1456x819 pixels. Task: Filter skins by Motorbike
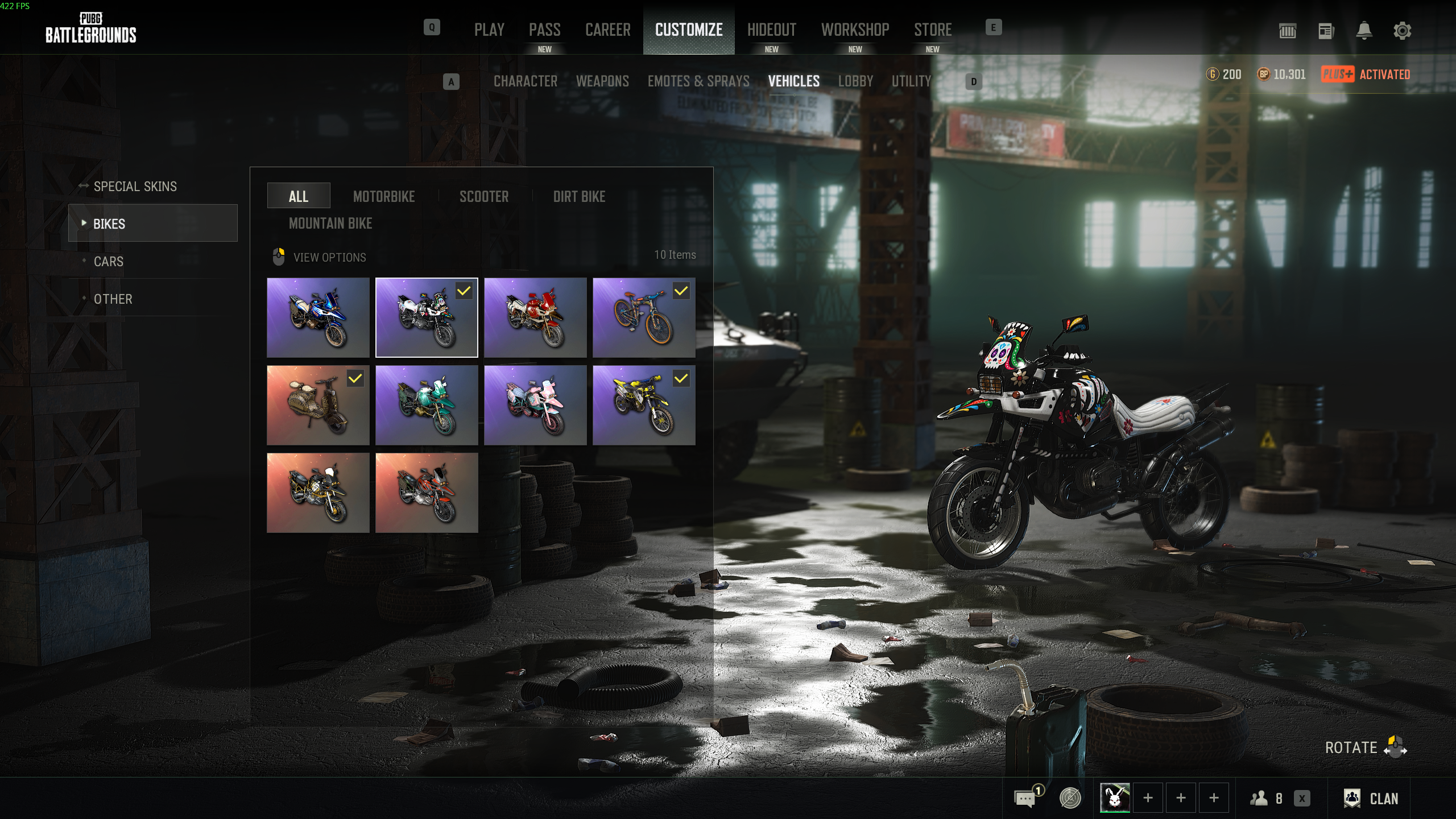pos(384,197)
